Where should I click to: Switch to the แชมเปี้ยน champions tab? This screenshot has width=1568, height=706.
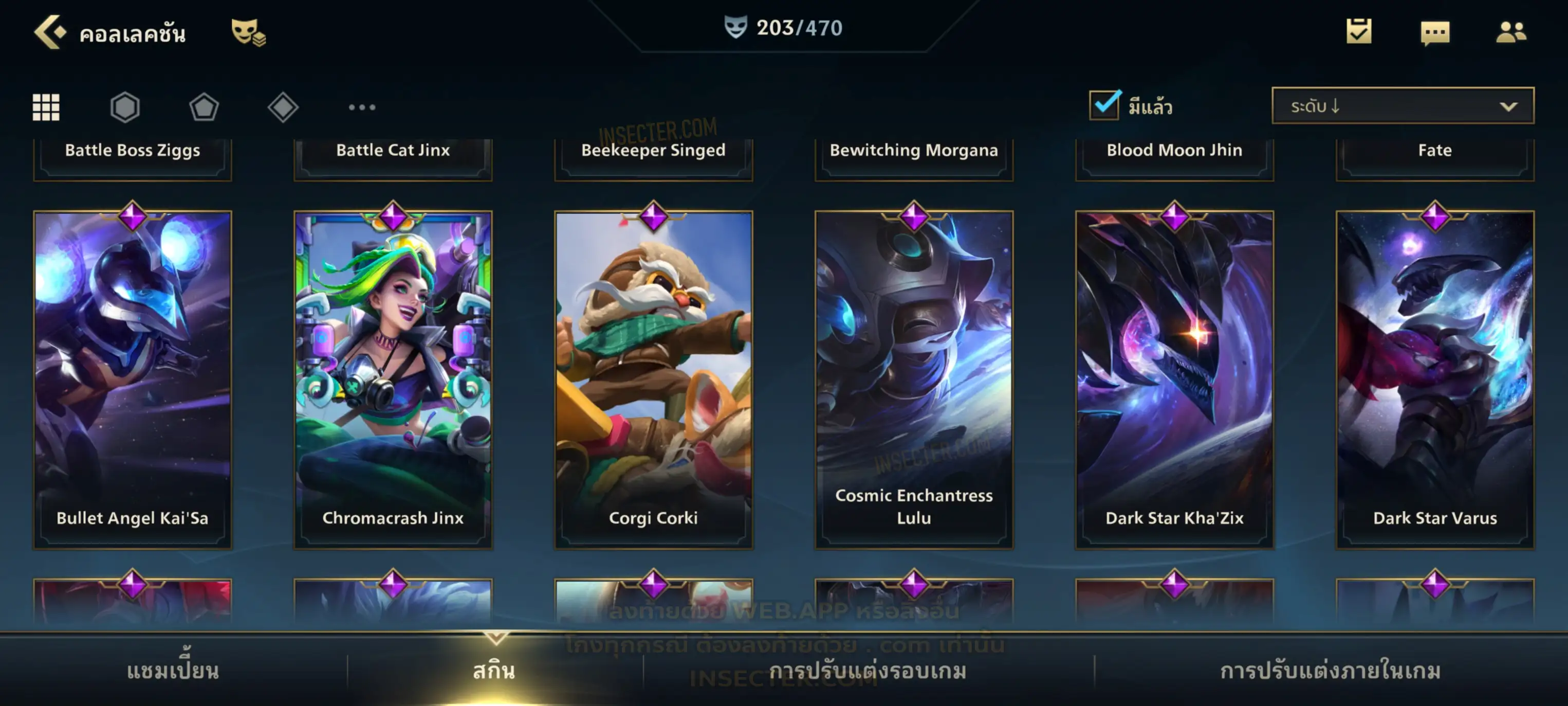[173, 671]
